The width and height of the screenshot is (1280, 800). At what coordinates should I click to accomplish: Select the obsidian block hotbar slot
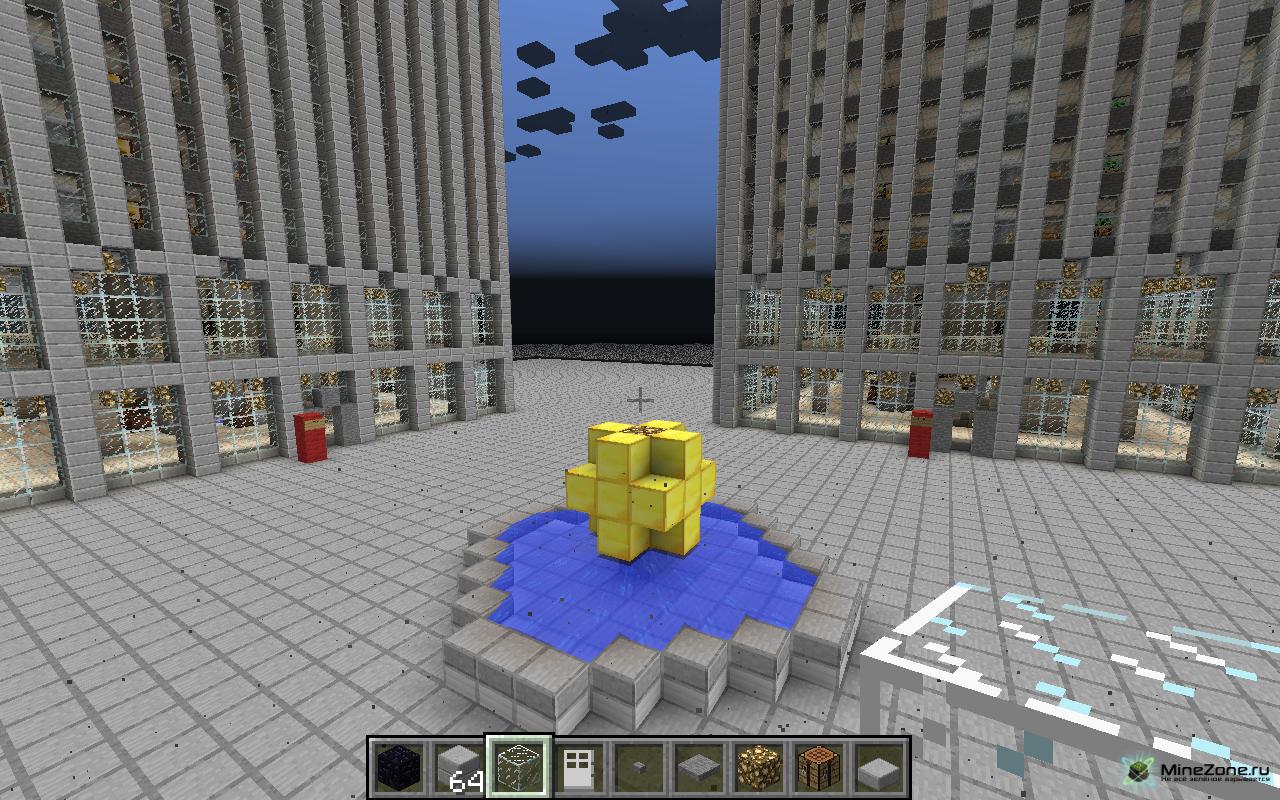click(398, 767)
